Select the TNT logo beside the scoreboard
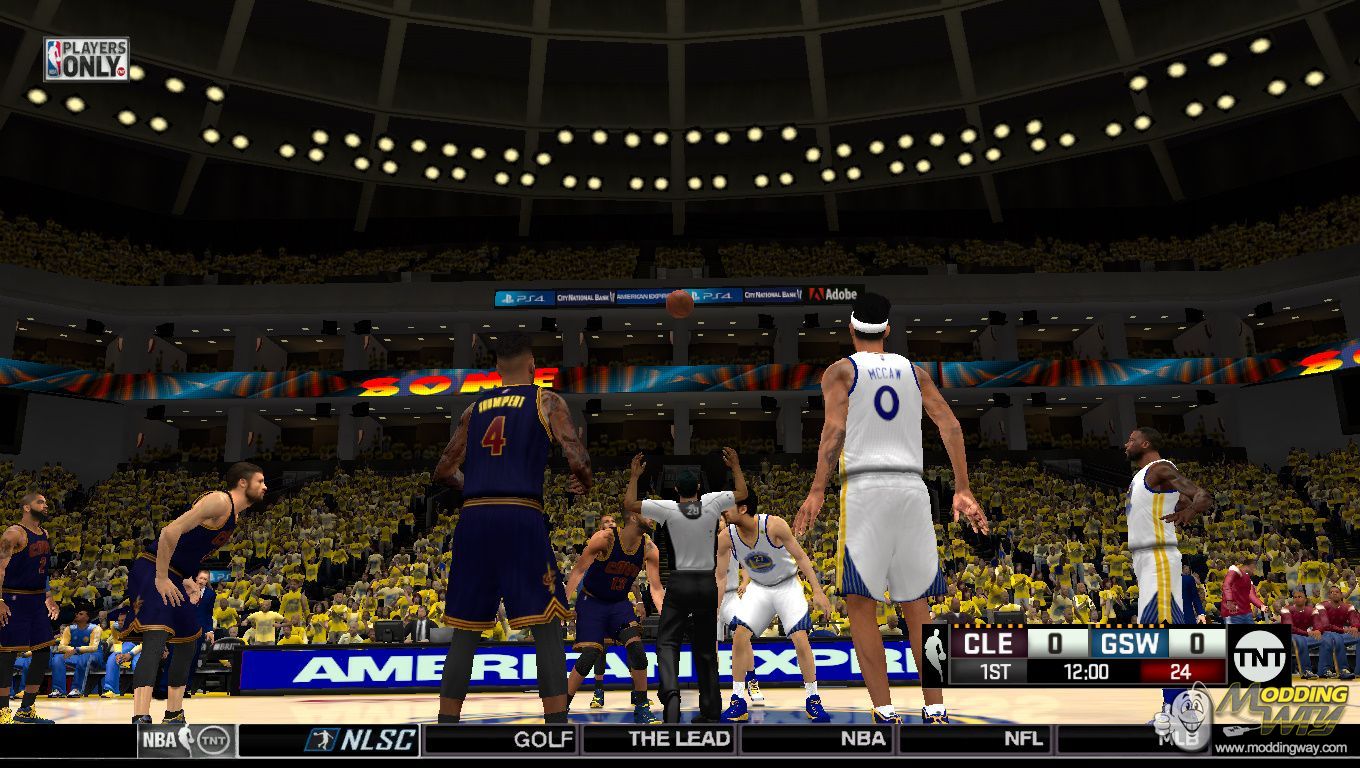Viewport: 1360px width, 768px height. pos(1259,656)
